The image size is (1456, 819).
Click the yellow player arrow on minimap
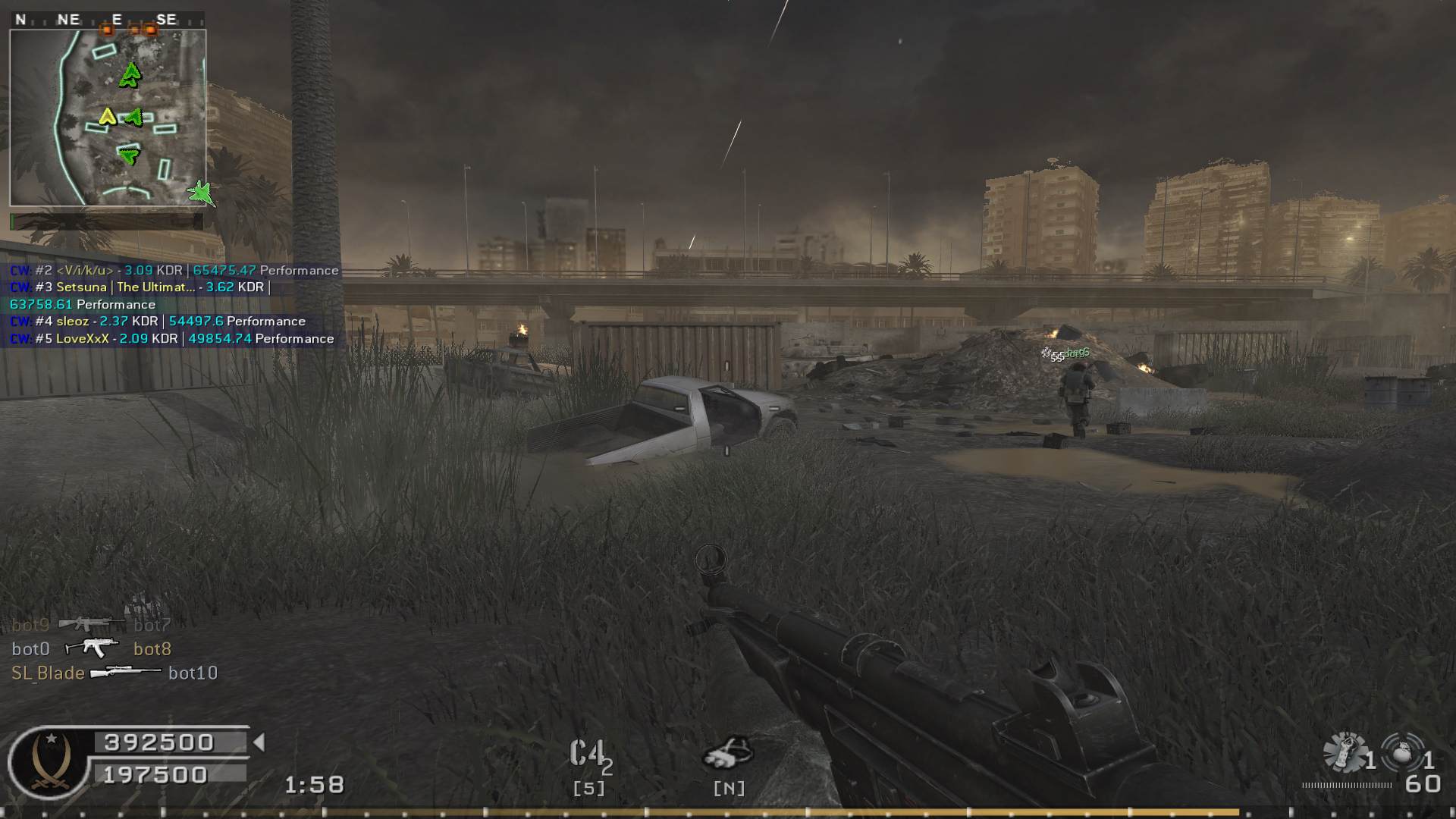click(x=107, y=117)
